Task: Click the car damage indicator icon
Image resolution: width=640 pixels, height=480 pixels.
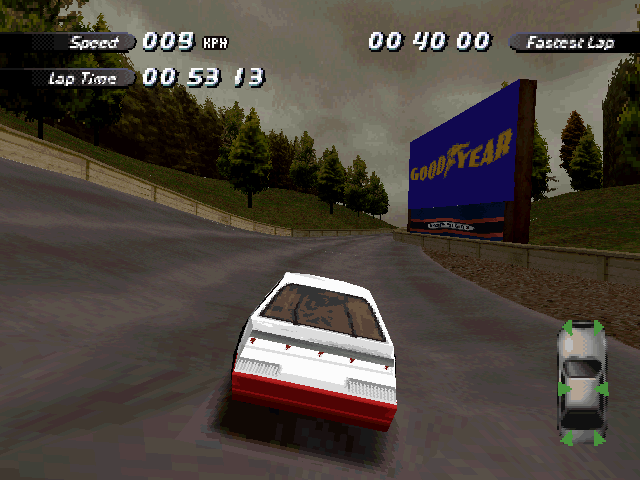Action: pos(581,383)
